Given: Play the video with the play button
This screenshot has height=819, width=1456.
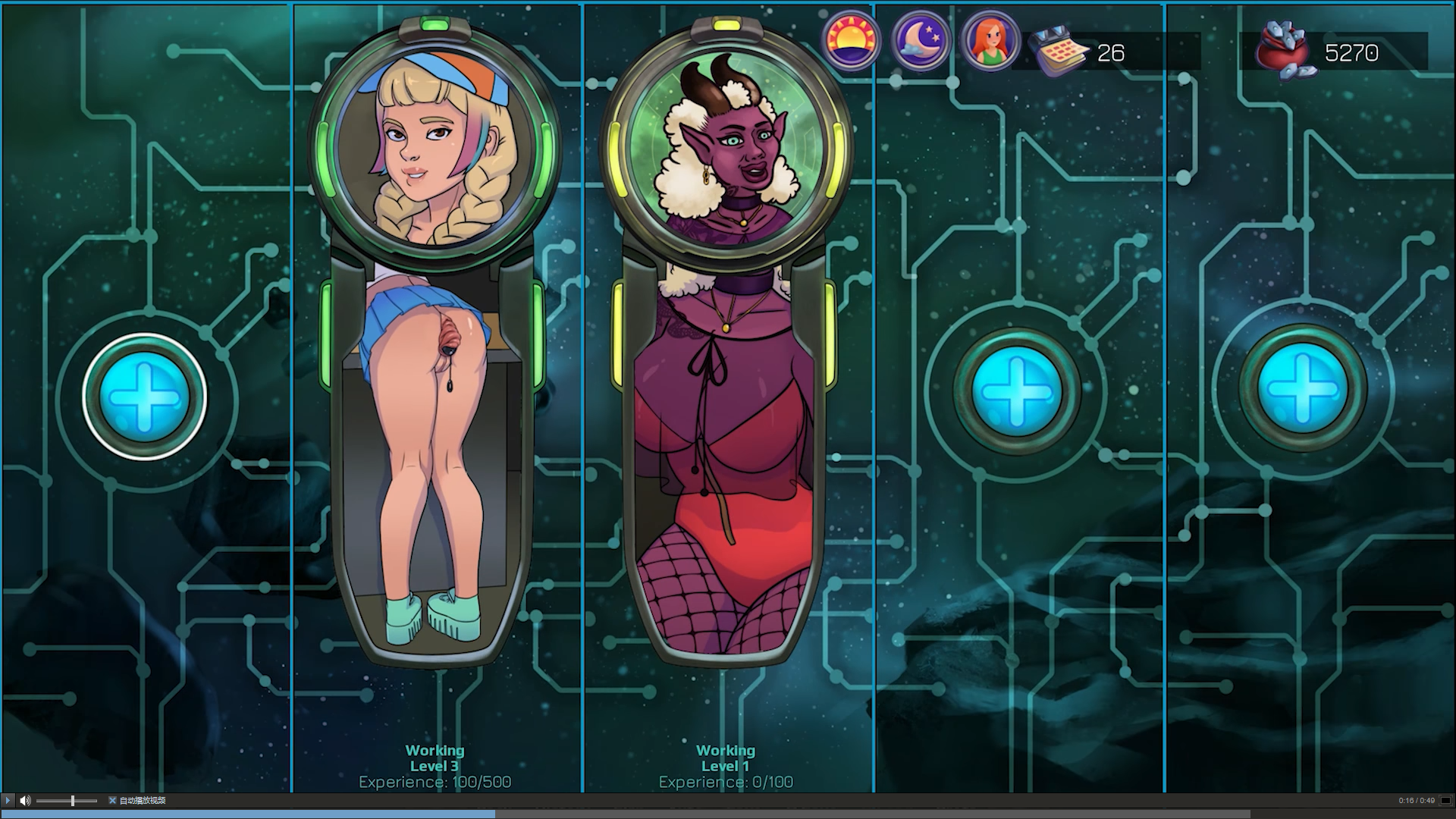Looking at the screenshot, I should 8,800.
